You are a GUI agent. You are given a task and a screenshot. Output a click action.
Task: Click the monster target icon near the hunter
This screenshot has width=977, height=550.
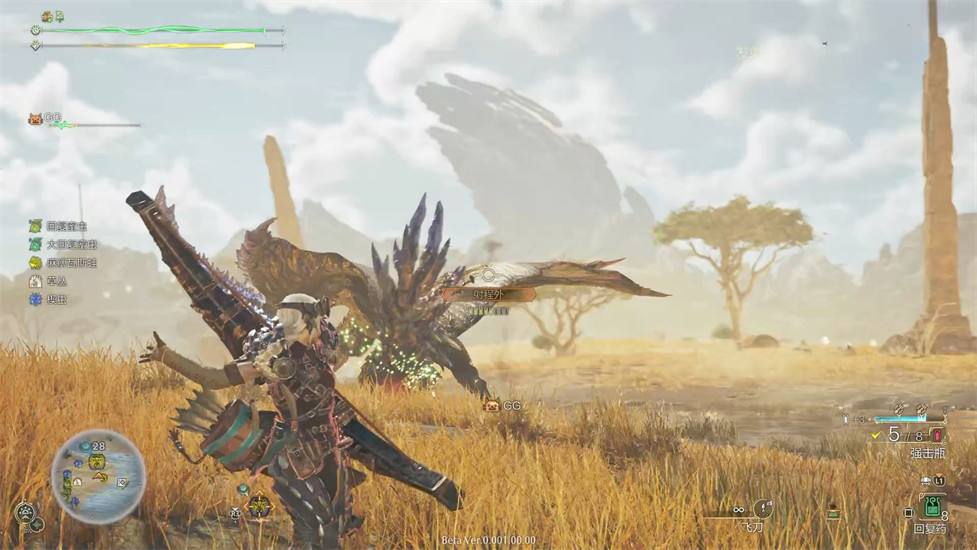coord(259,505)
